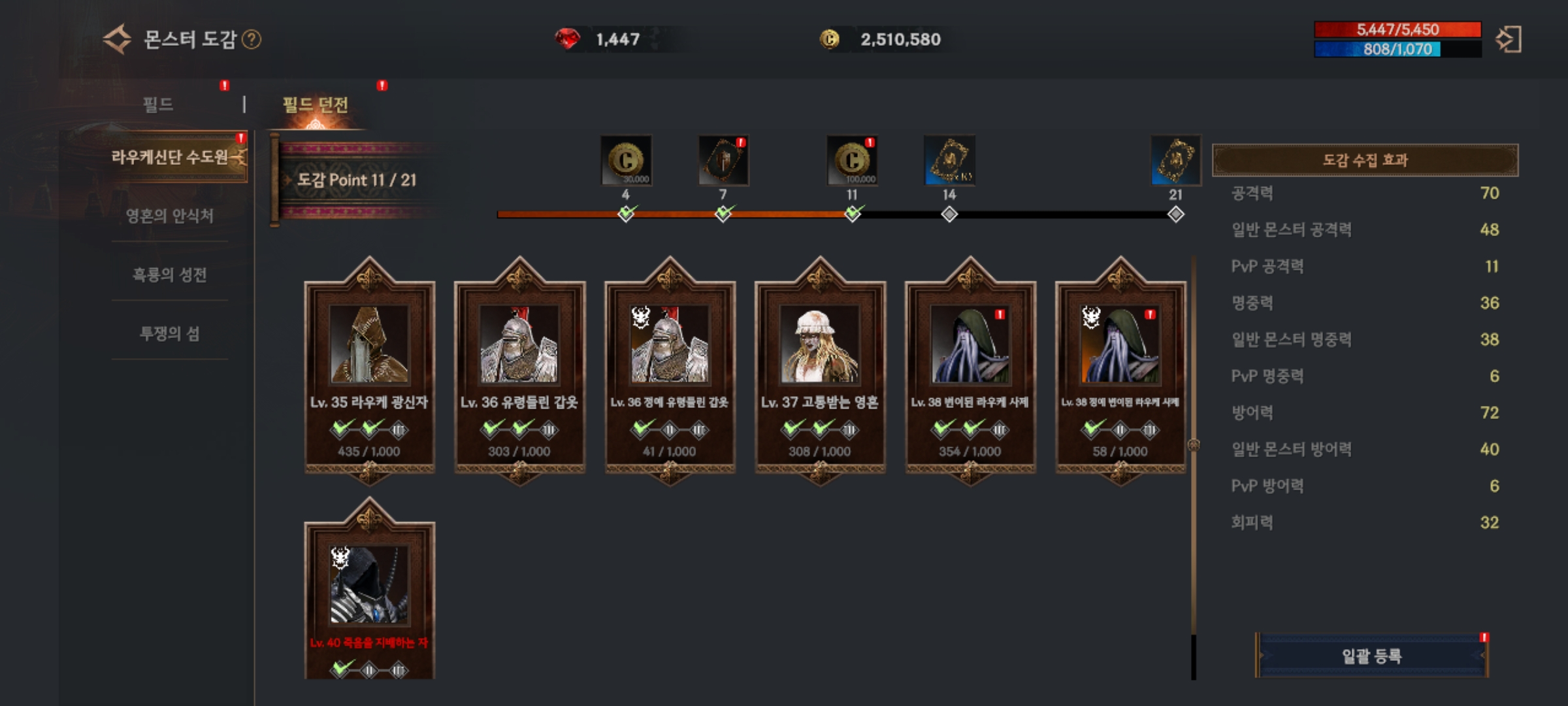Show help for 몬스터 도감
The image size is (1568, 706).
pos(252,40)
